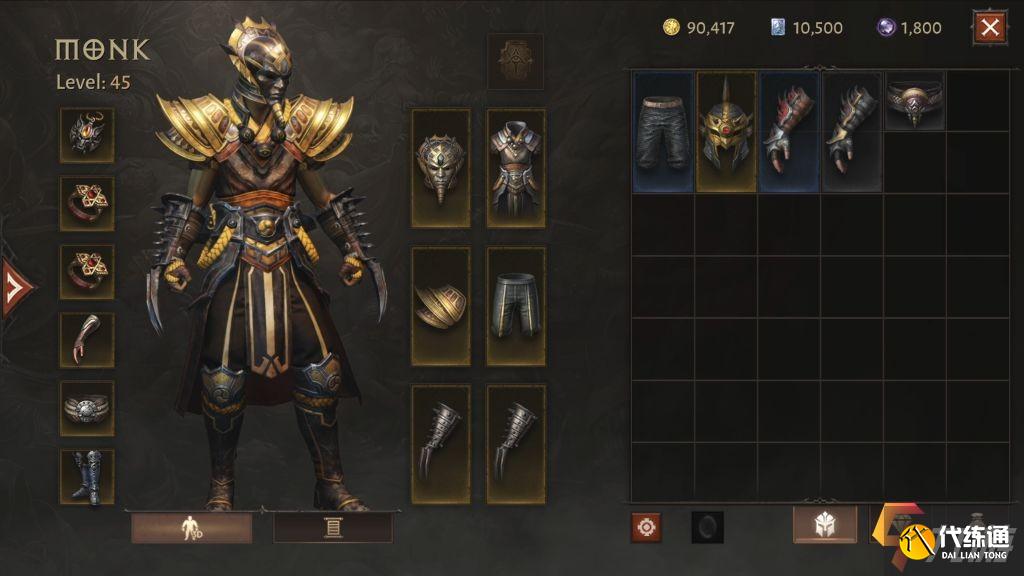Screen dimensions: 1024x576
Task: Select the single claw hand slot
Action: [87, 340]
